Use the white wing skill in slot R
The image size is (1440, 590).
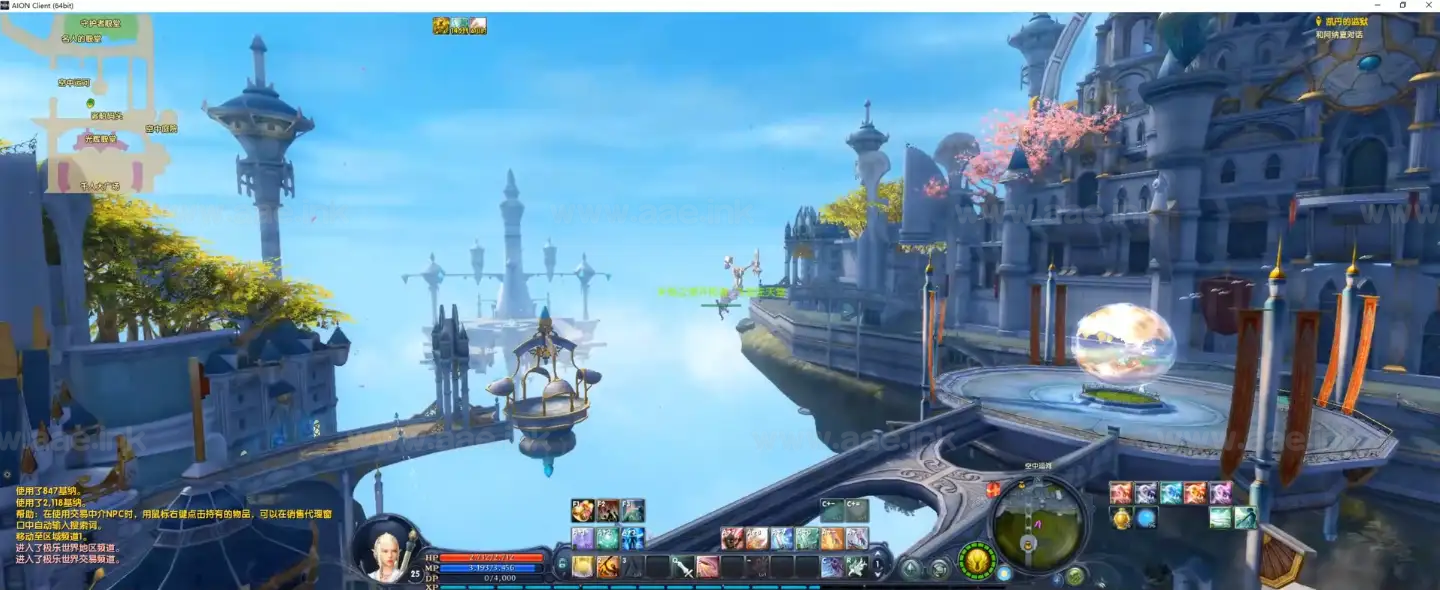click(856, 567)
